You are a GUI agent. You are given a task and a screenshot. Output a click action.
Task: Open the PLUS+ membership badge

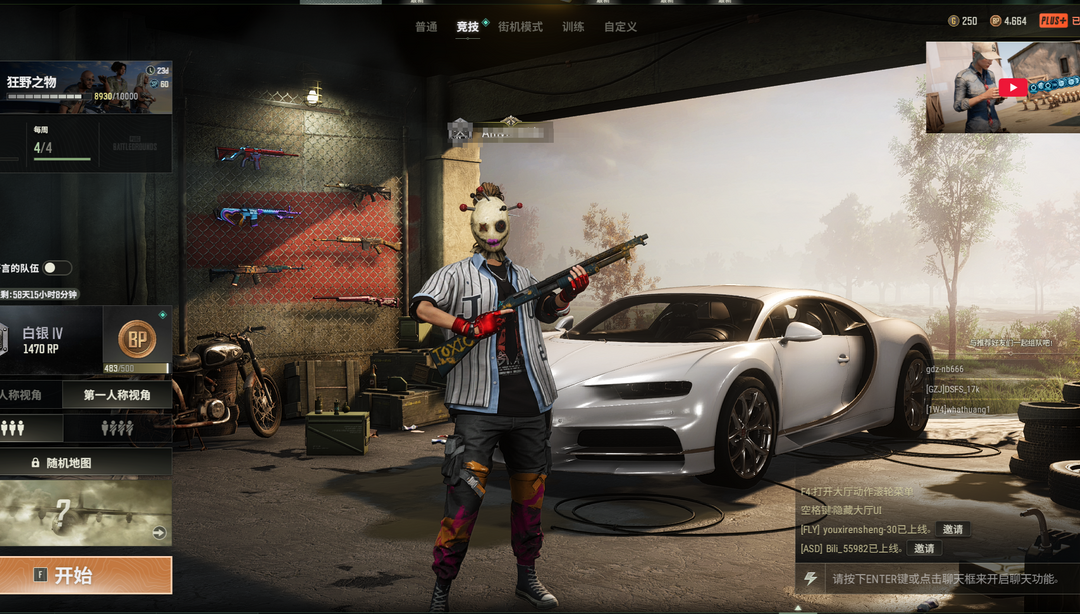pyautogui.click(x=1053, y=21)
